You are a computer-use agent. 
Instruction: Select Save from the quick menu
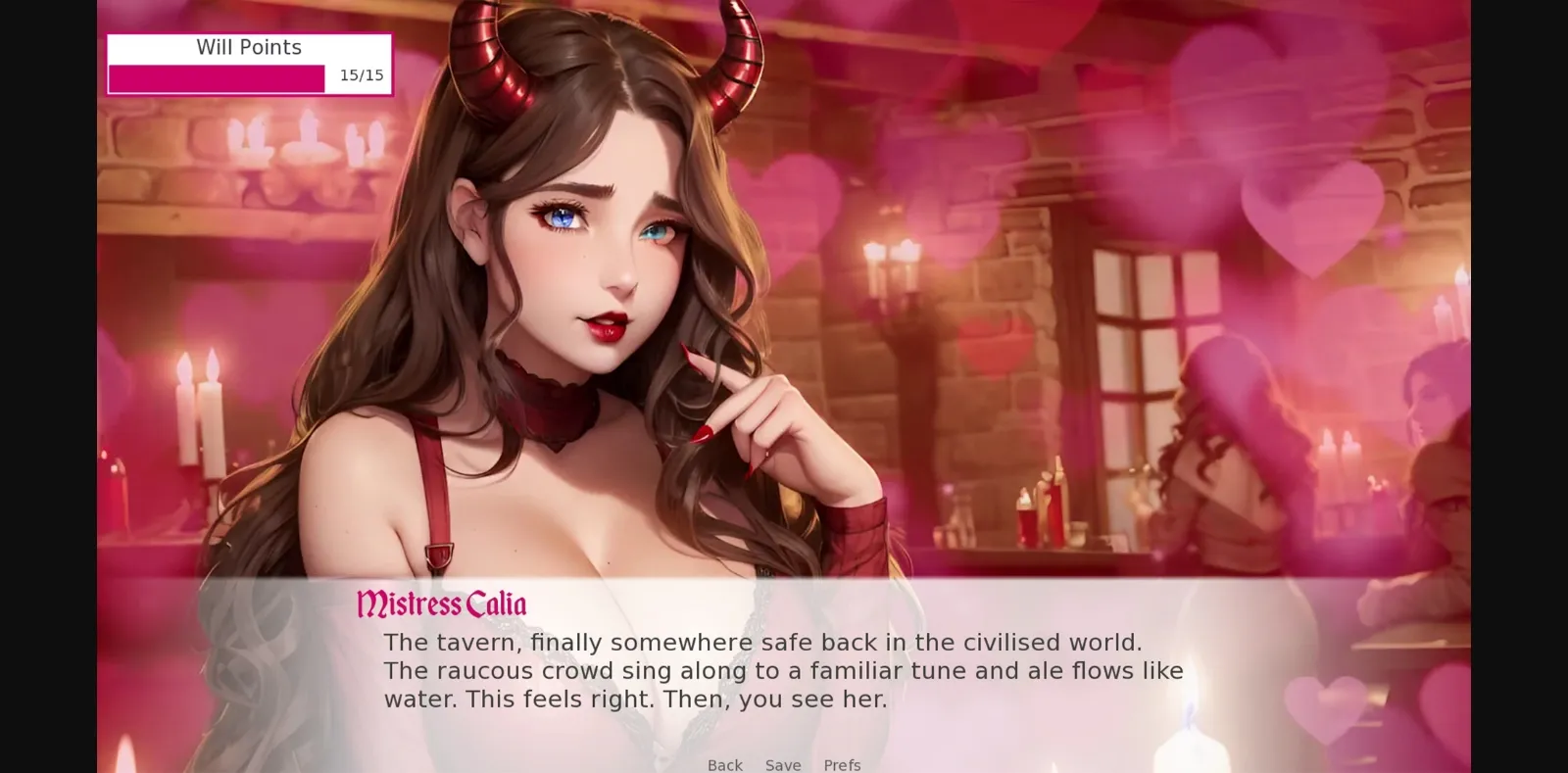point(782,765)
